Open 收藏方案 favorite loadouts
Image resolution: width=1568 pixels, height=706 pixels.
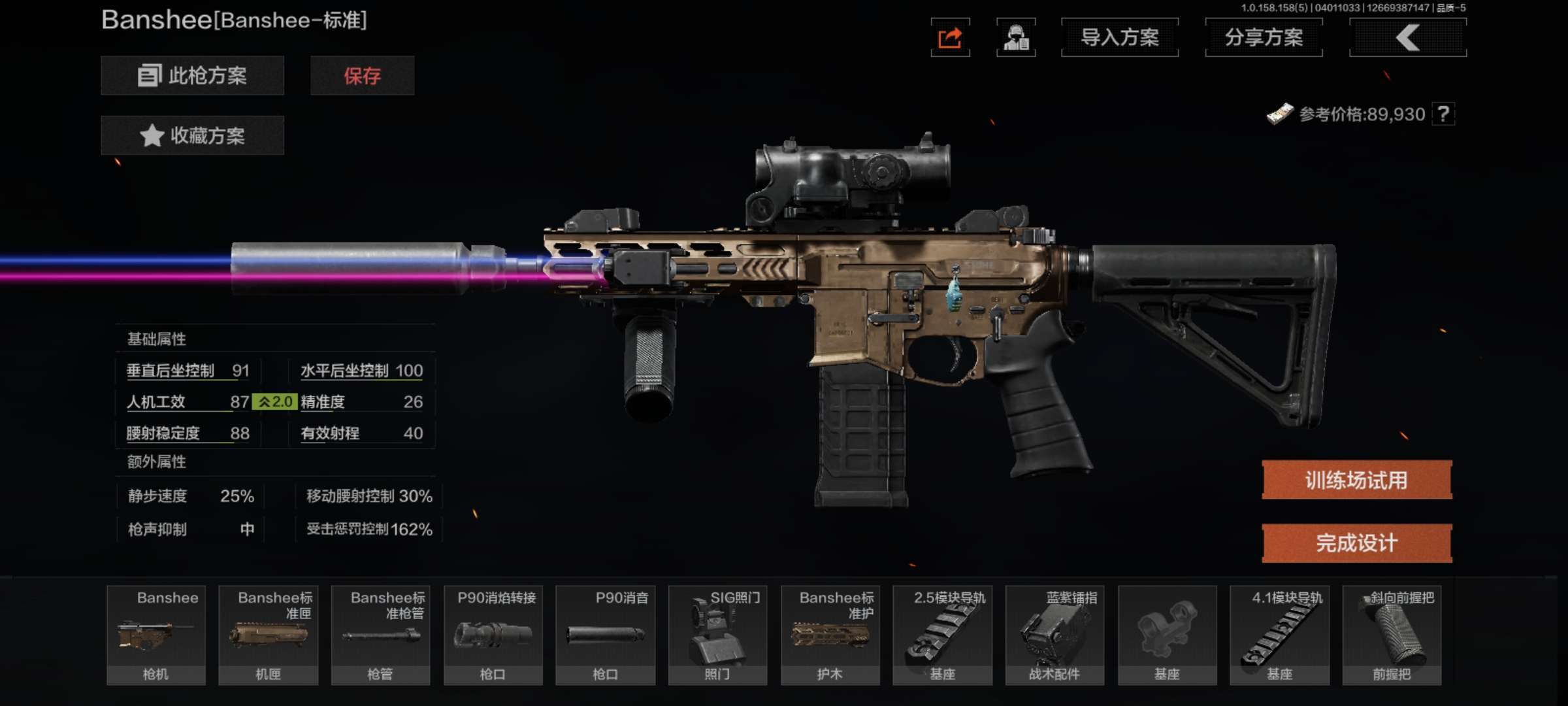192,135
